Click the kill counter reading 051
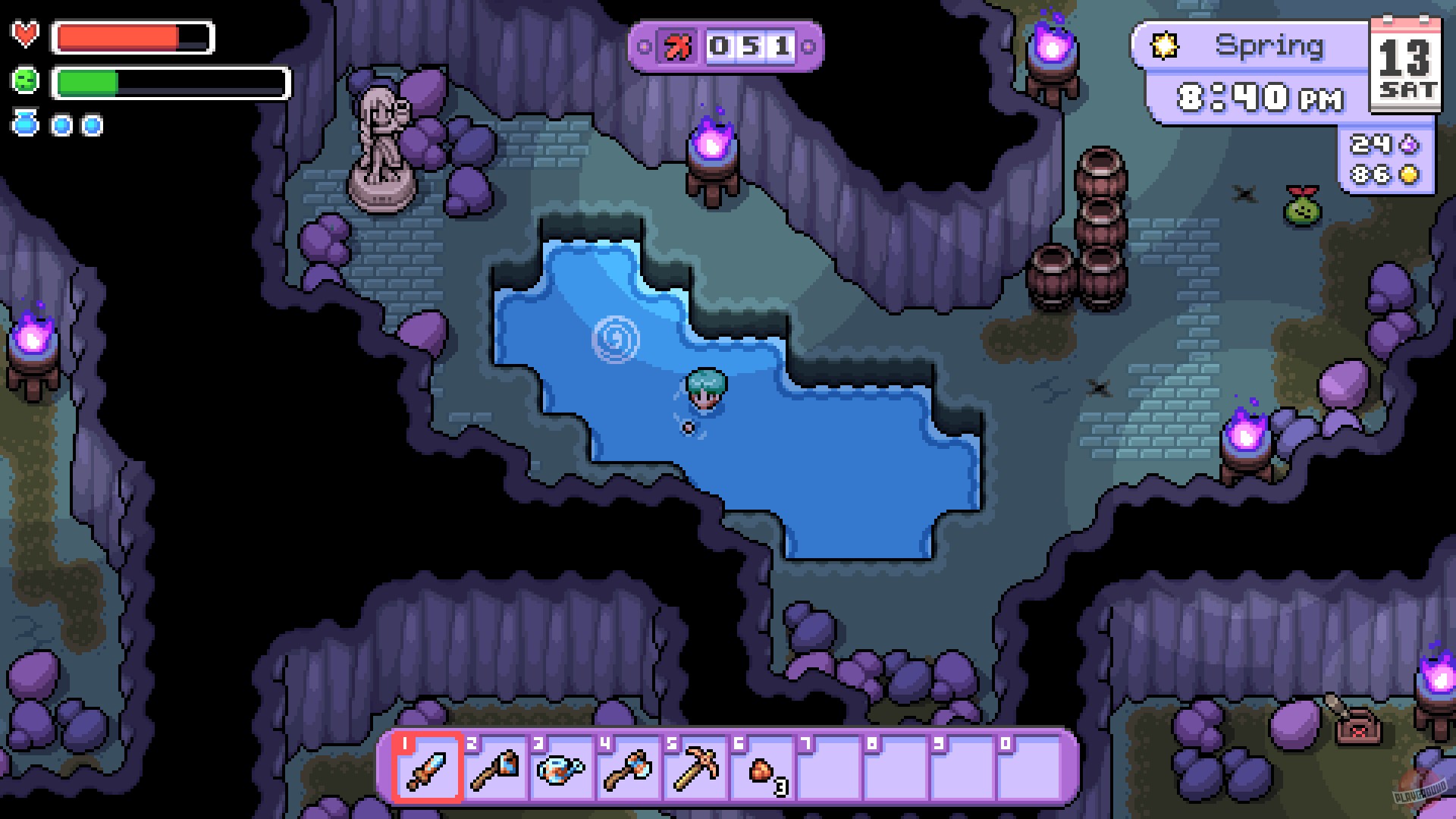The width and height of the screenshot is (1456, 819). click(x=751, y=45)
